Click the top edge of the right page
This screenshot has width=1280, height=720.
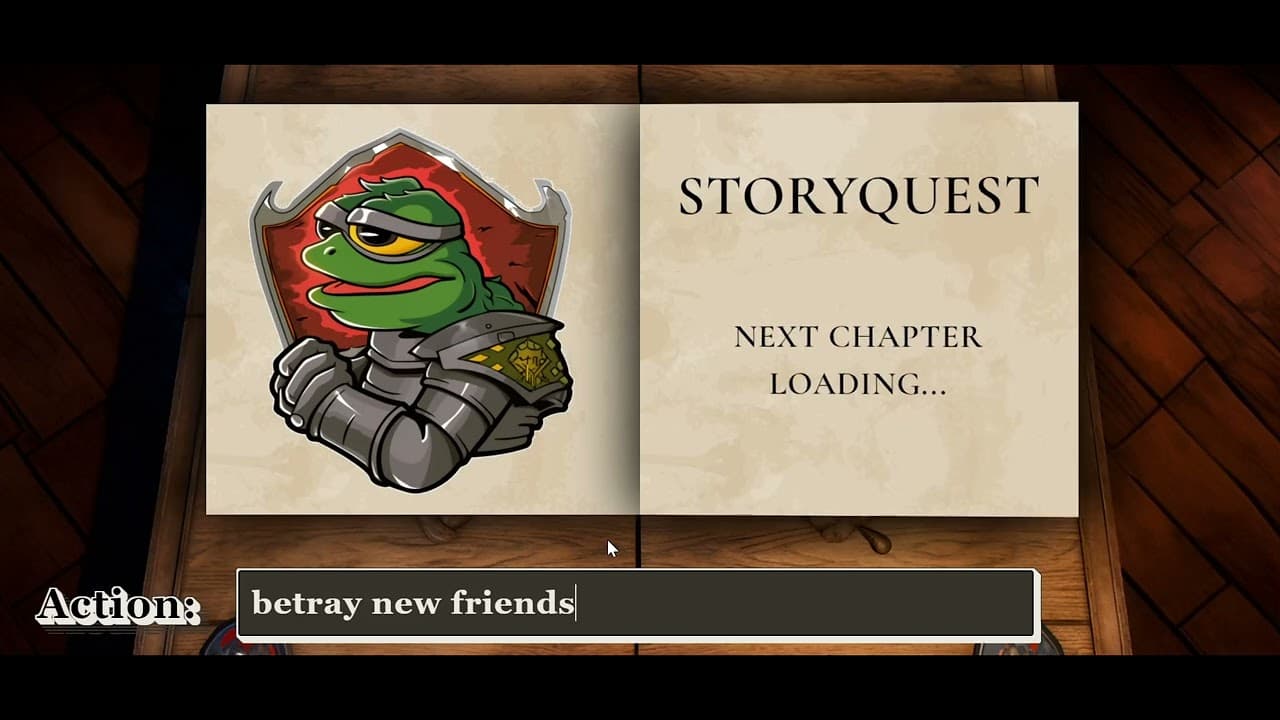pyautogui.click(x=858, y=105)
